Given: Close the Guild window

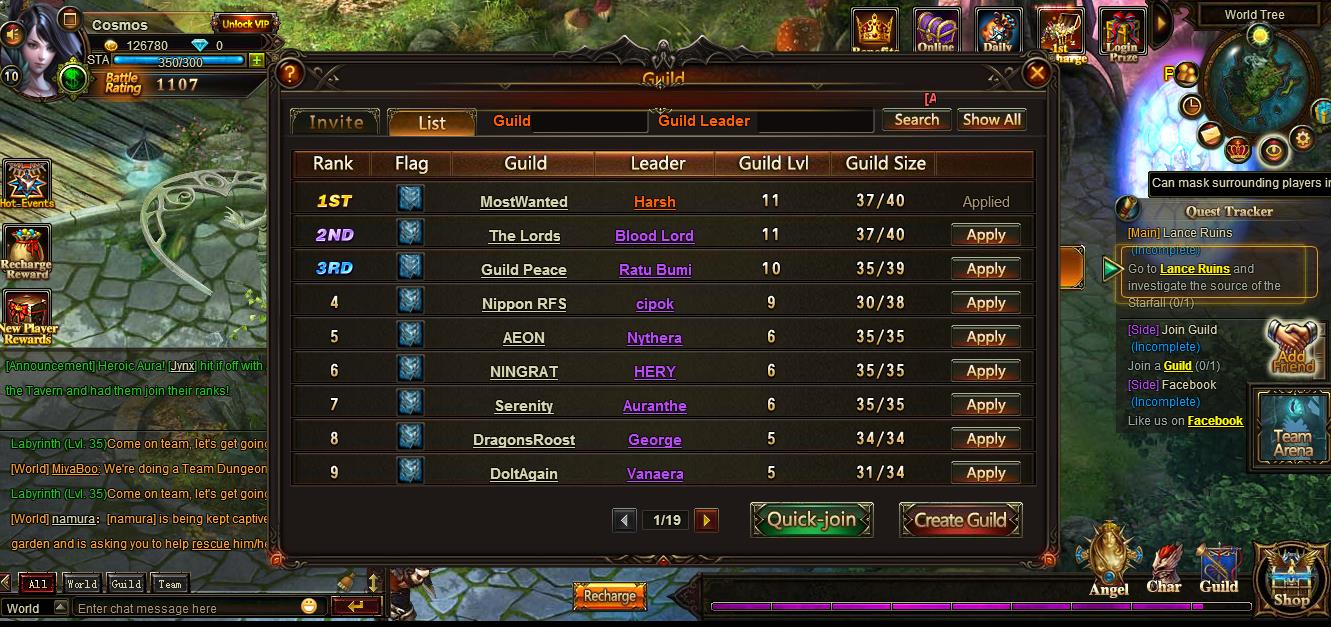Looking at the screenshot, I should (x=1037, y=73).
